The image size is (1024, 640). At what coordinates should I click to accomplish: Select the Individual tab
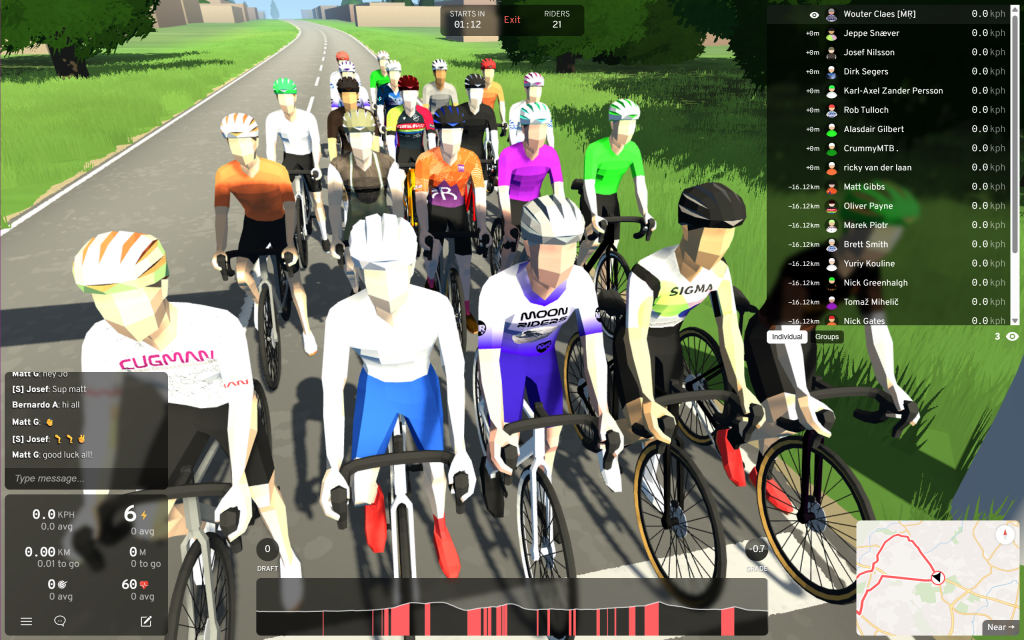[x=787, y=337]
